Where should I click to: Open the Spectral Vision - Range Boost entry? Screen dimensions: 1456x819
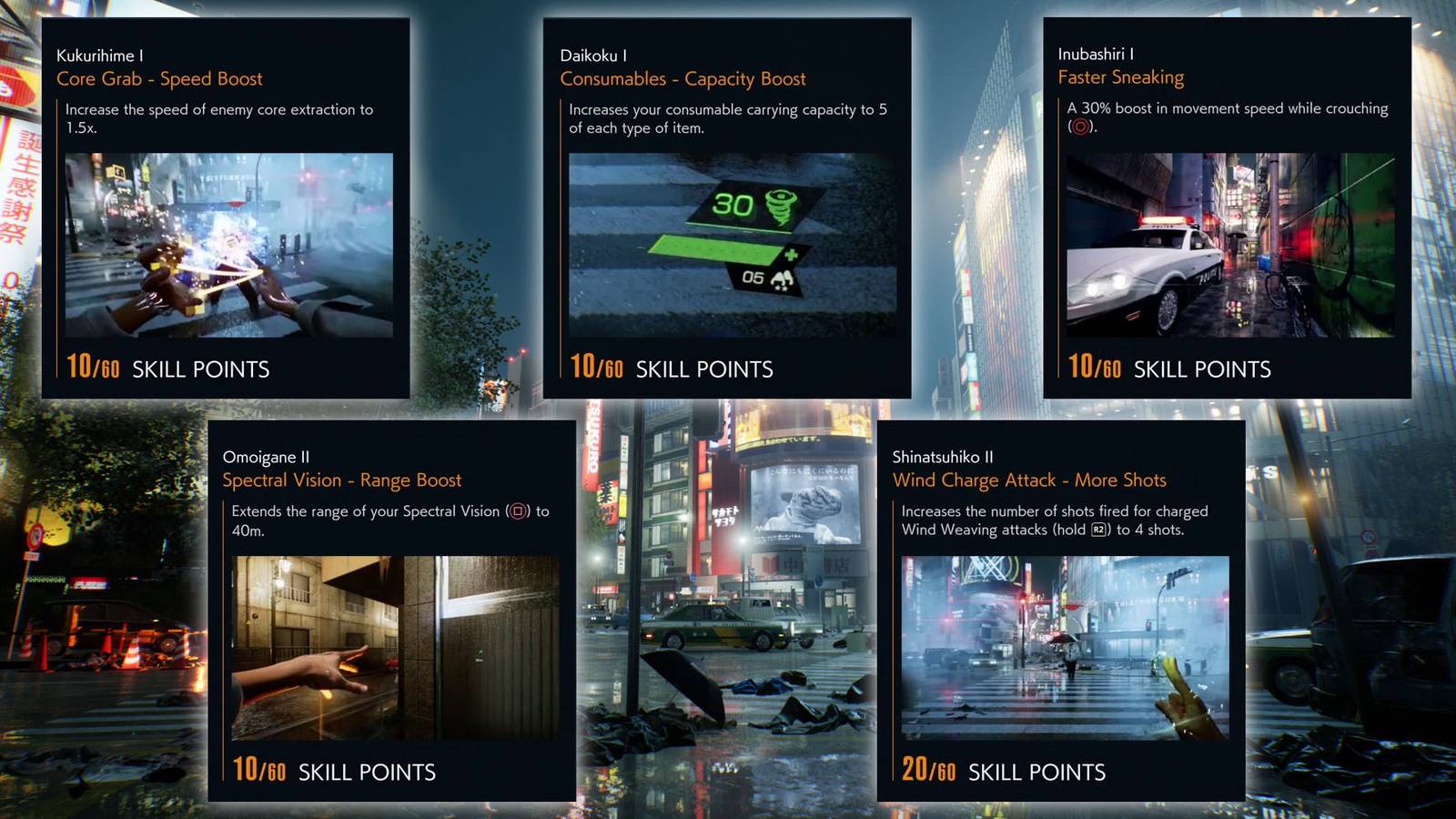click(x=343, y=480)
